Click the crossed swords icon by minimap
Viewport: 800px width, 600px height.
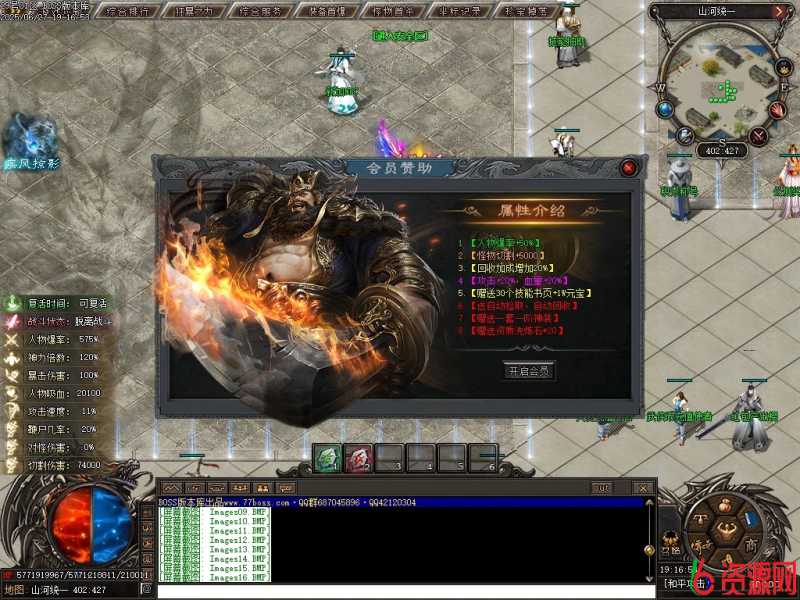(x=758, y=136)
